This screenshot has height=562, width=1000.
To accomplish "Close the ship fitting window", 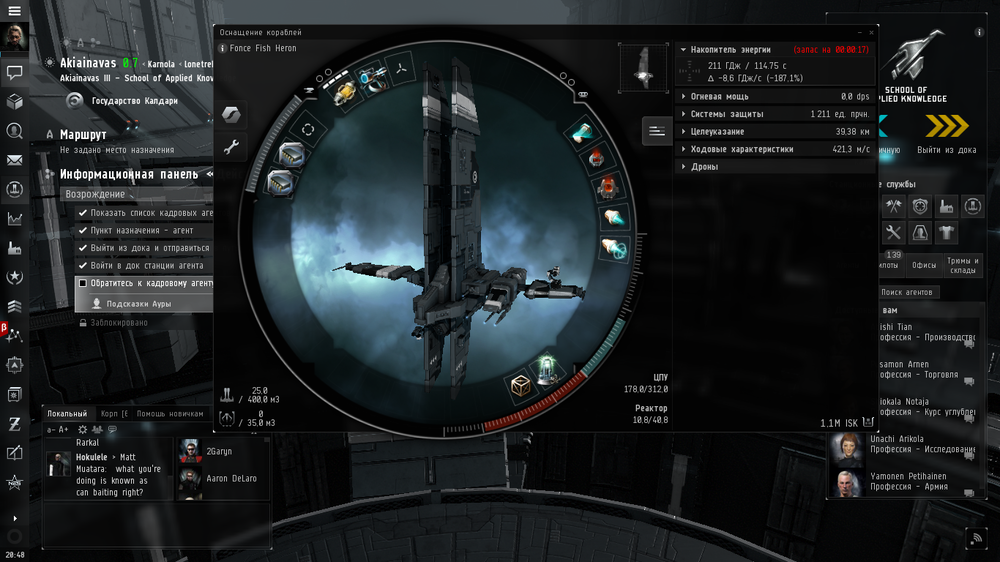I will click(x=871, y=33).
